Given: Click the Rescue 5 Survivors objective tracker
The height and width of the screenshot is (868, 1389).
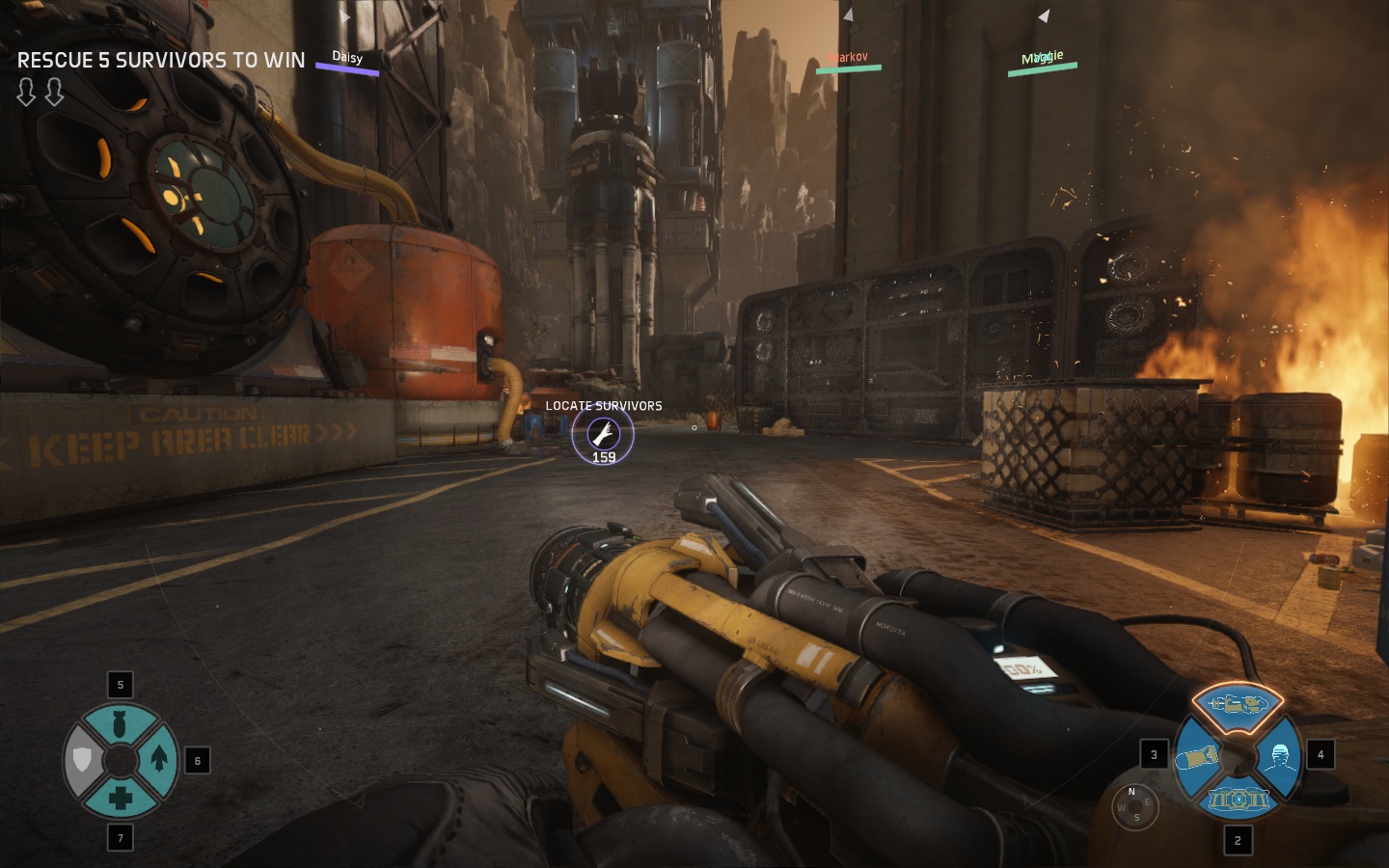Looking at the screenshot, I should tap(161, 60).
